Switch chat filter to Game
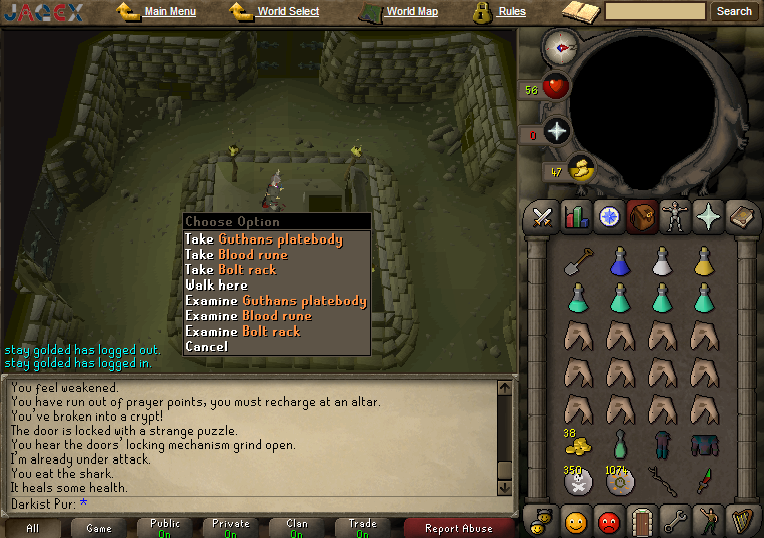Image resolution: width=764 pixels, height=538 pixels. [x=99, y=528]
